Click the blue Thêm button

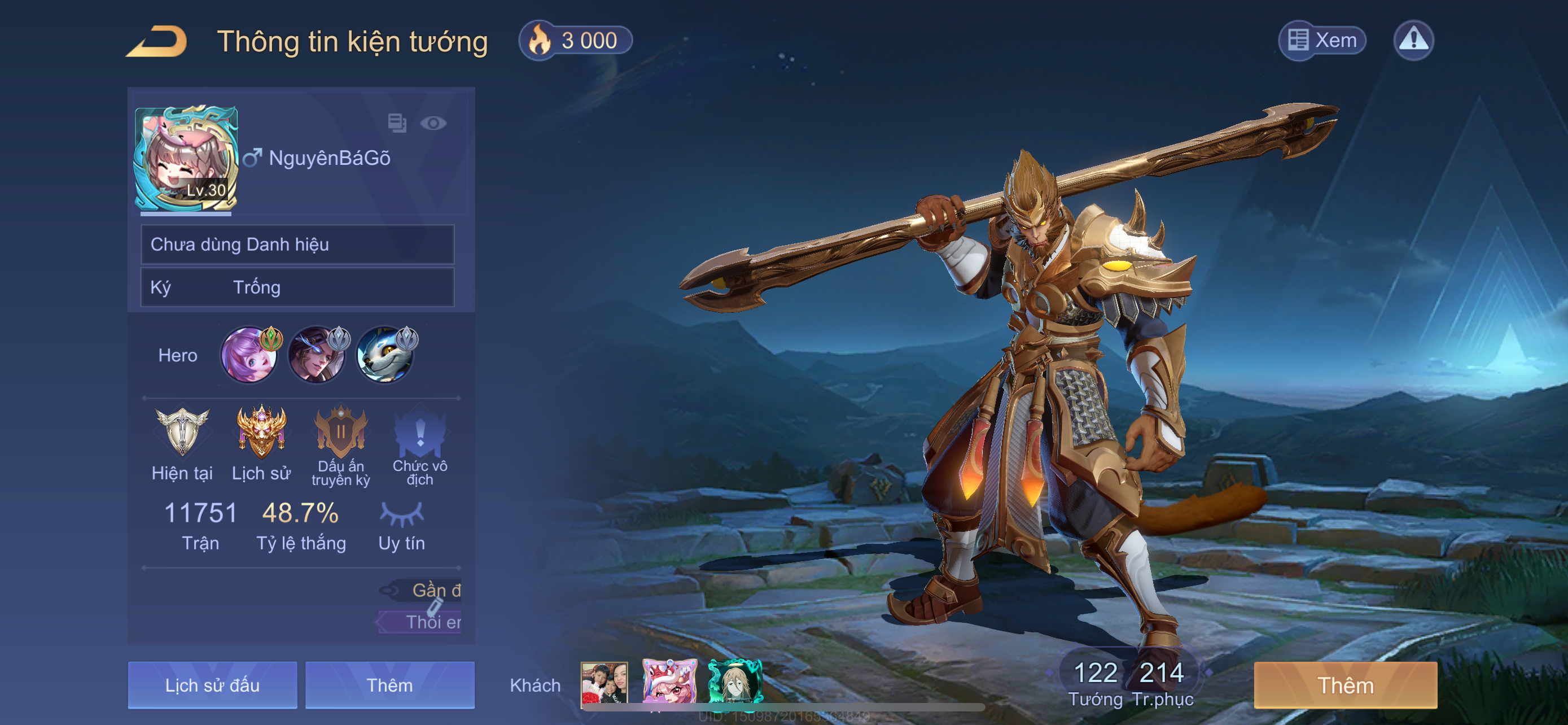pos(389,685)
